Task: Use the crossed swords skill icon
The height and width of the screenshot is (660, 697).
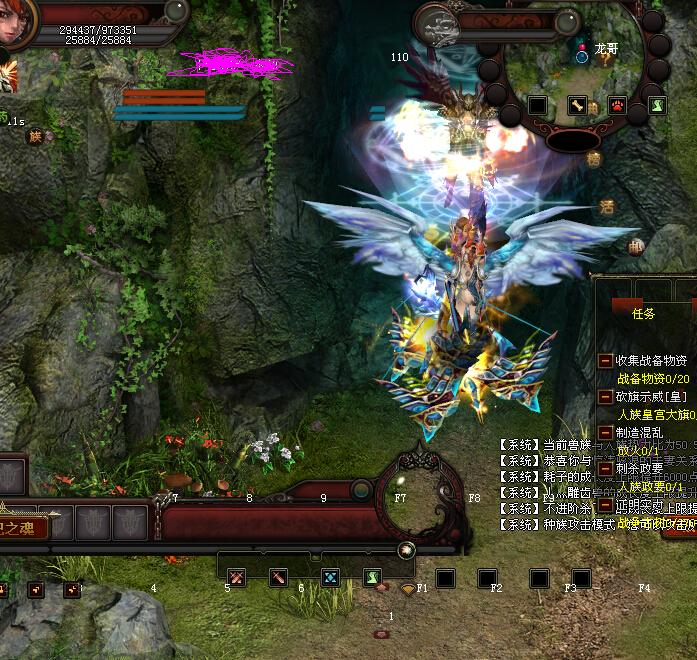Action: (x=236, y=577)
